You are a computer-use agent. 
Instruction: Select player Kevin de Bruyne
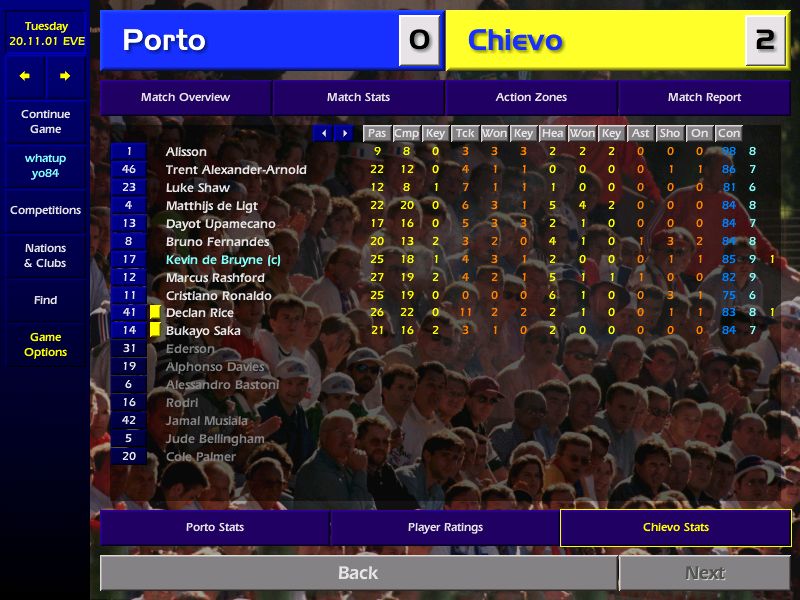(222, 260)
